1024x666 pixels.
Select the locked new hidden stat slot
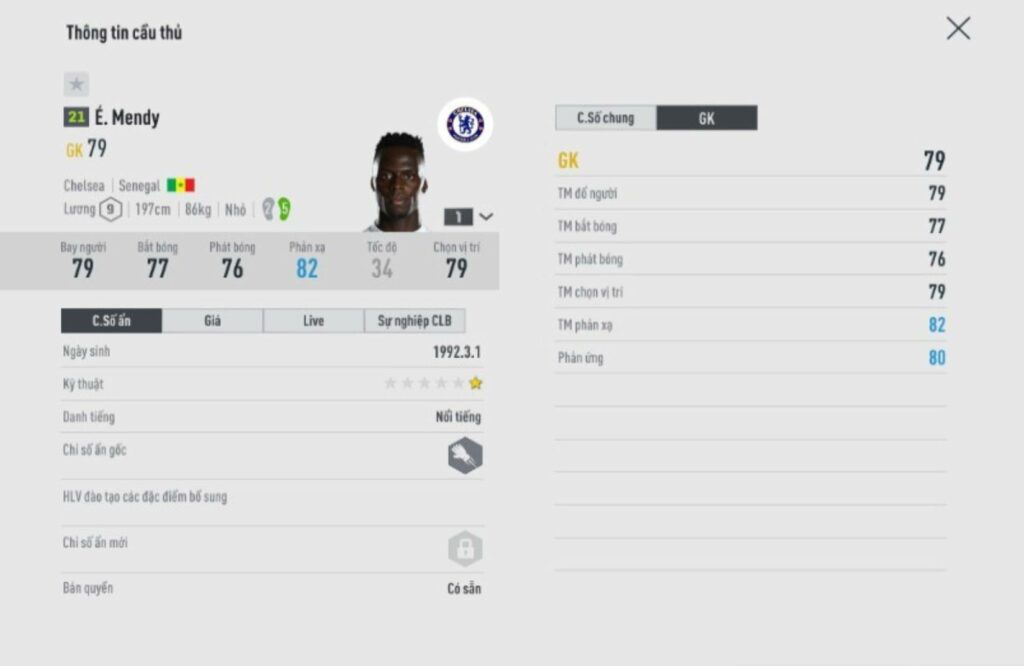coord(465,549)
